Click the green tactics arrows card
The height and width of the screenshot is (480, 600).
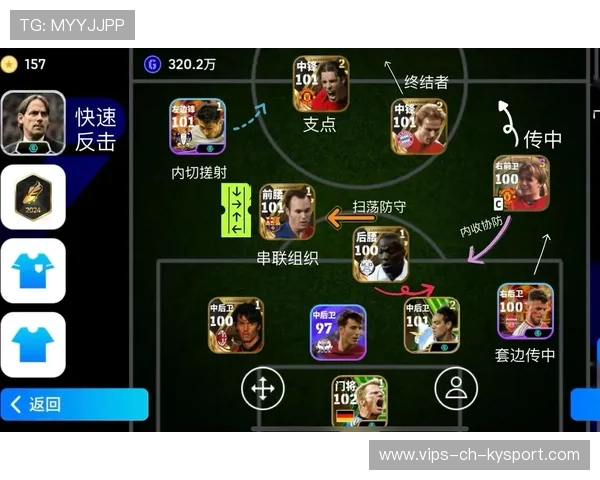236,209
